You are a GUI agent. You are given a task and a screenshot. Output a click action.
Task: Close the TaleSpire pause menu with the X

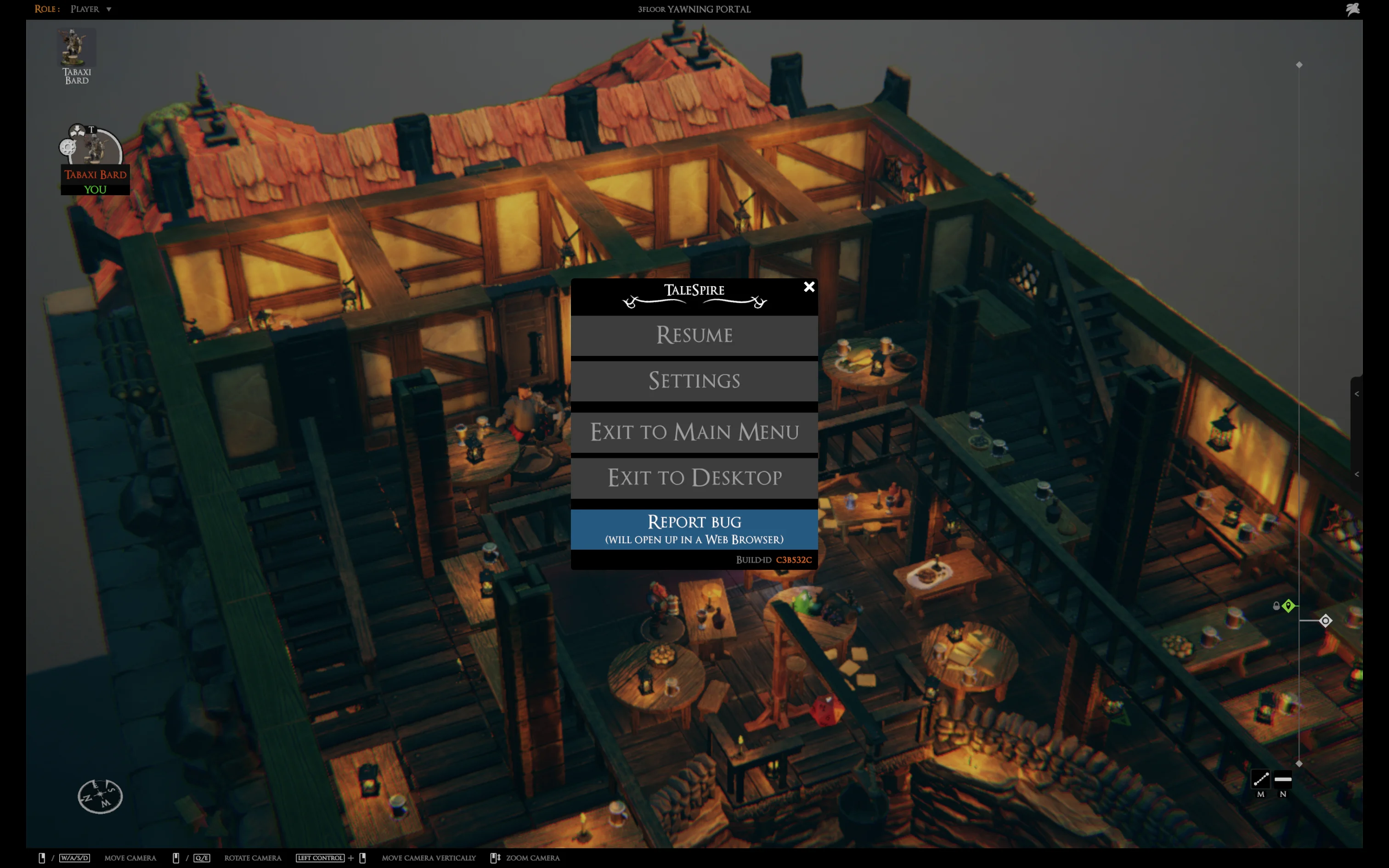809,287
